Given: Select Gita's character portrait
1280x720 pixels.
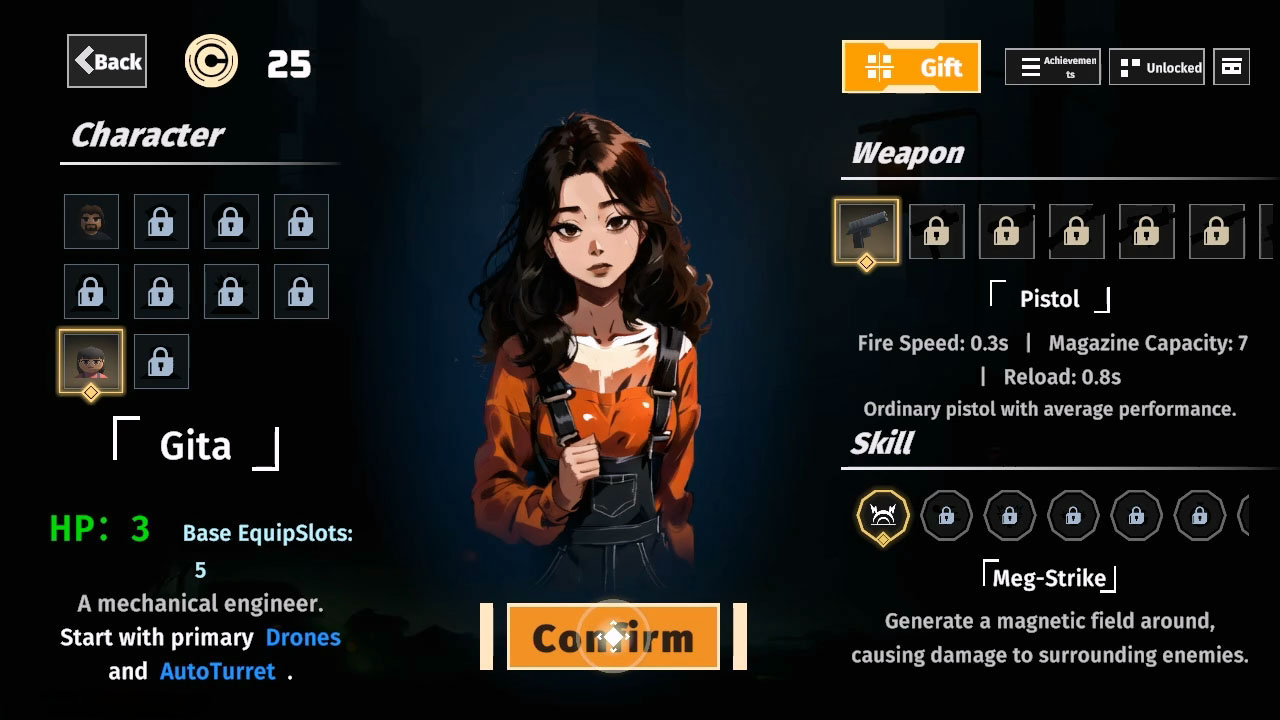Looking at the screenshot, I should pos(91,361).
